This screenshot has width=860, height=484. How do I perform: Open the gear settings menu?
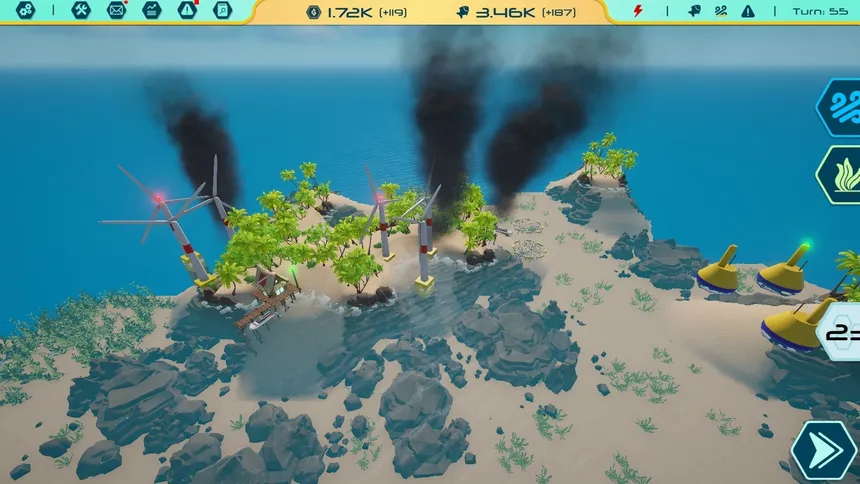pos(26,11)
